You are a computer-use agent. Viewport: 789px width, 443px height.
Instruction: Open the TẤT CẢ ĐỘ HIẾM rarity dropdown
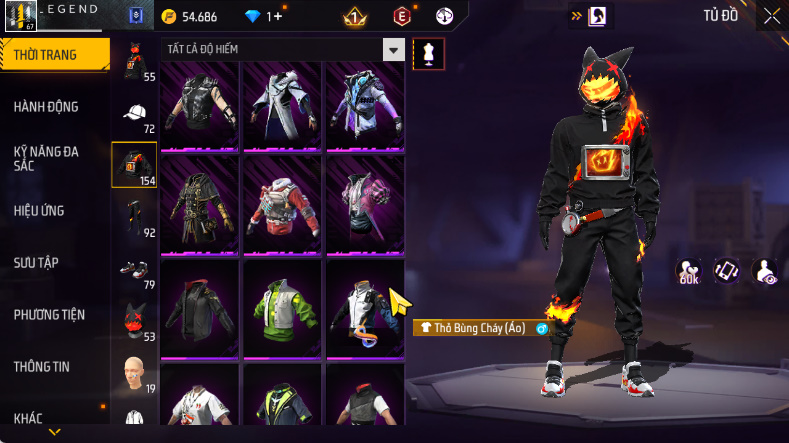(394, 50)
